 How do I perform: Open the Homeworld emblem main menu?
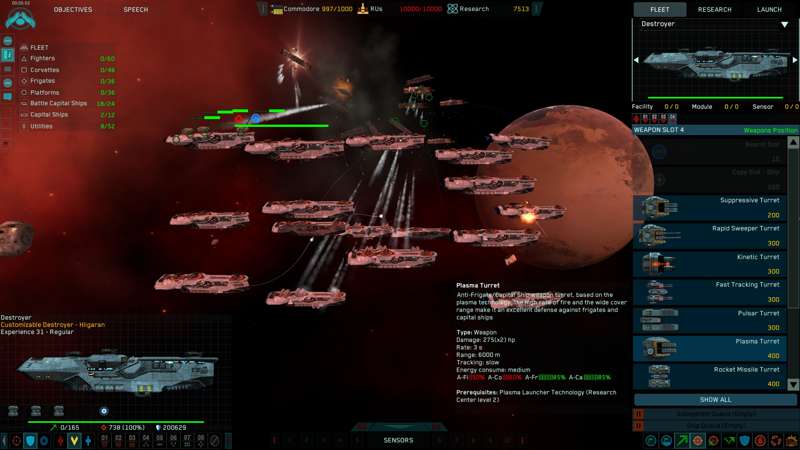(19, 17)
